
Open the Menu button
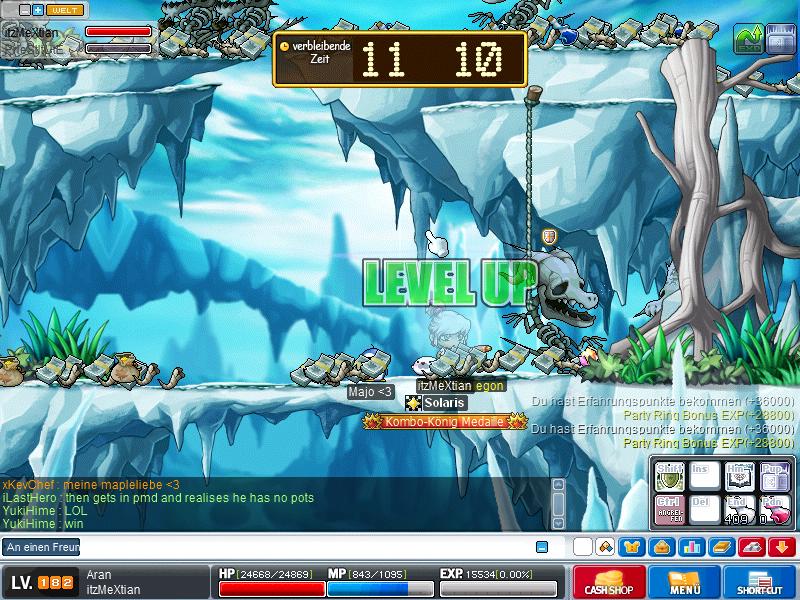[684, 582]
